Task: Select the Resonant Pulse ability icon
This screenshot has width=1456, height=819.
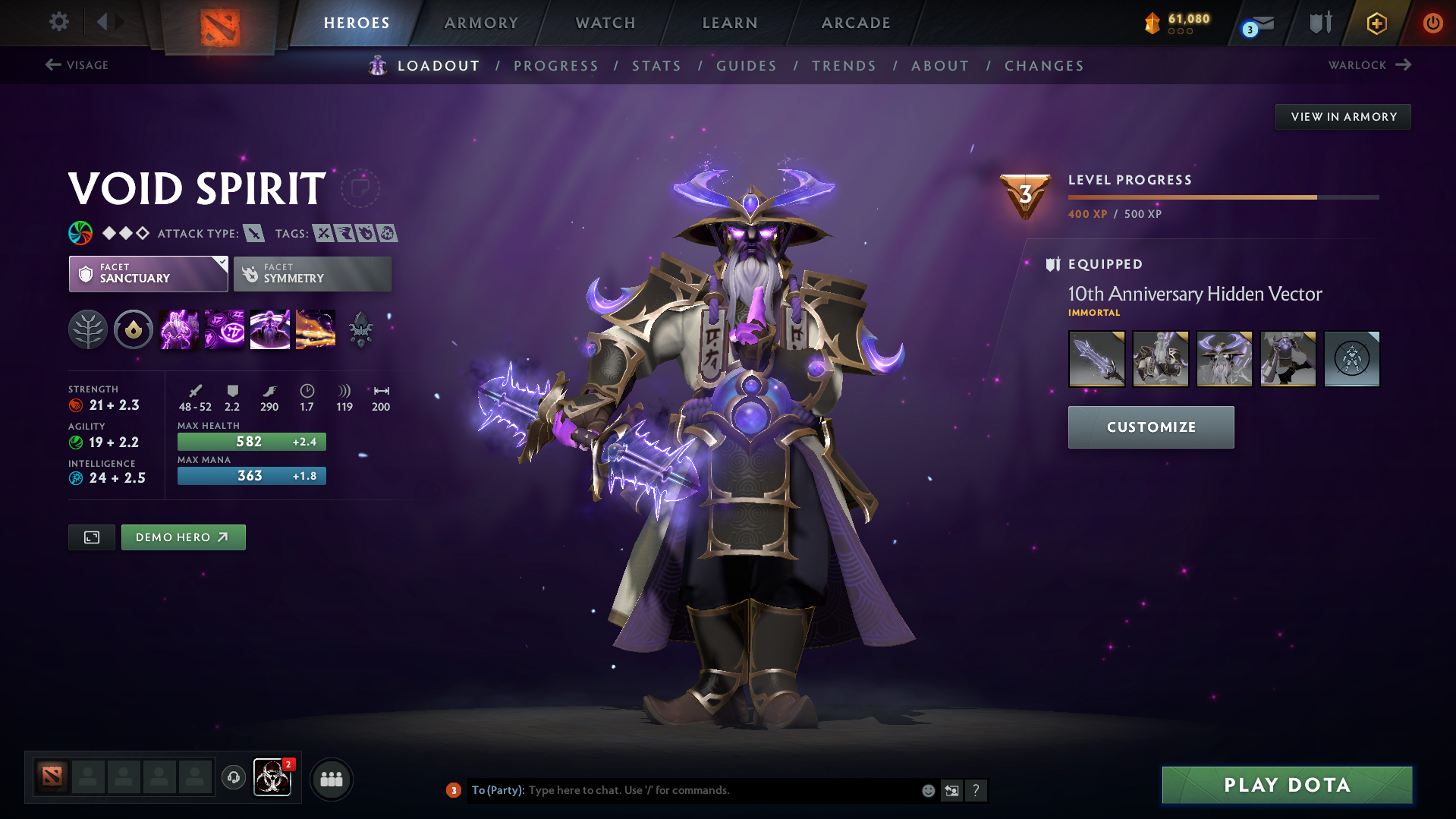Action: (x=269, y=329)
